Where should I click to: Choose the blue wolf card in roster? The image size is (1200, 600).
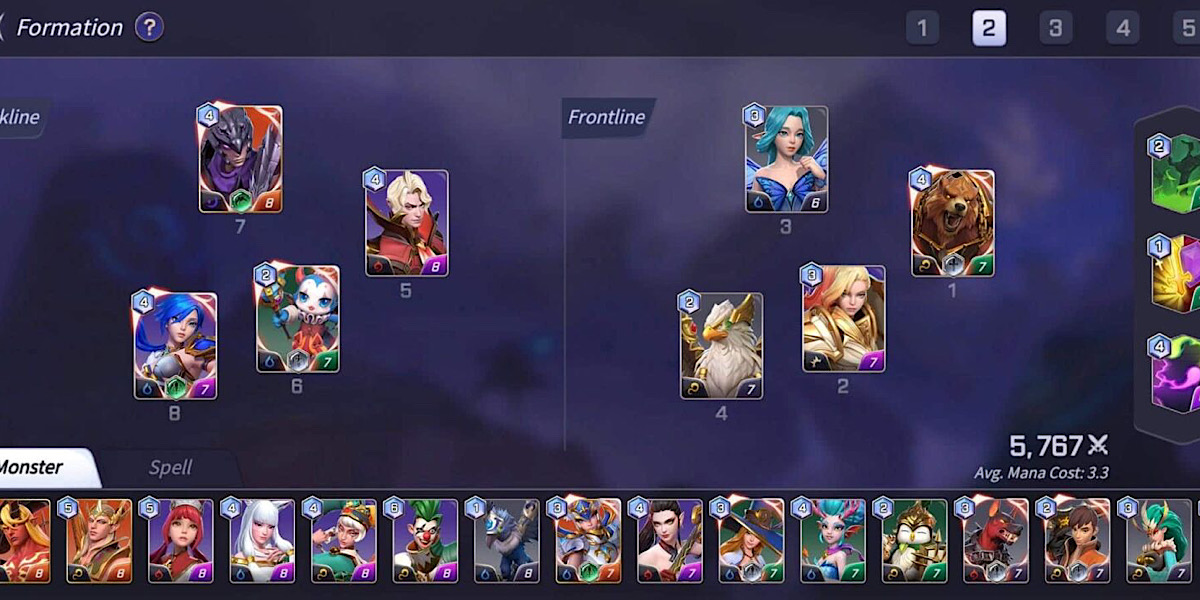[x=507, y=541]
